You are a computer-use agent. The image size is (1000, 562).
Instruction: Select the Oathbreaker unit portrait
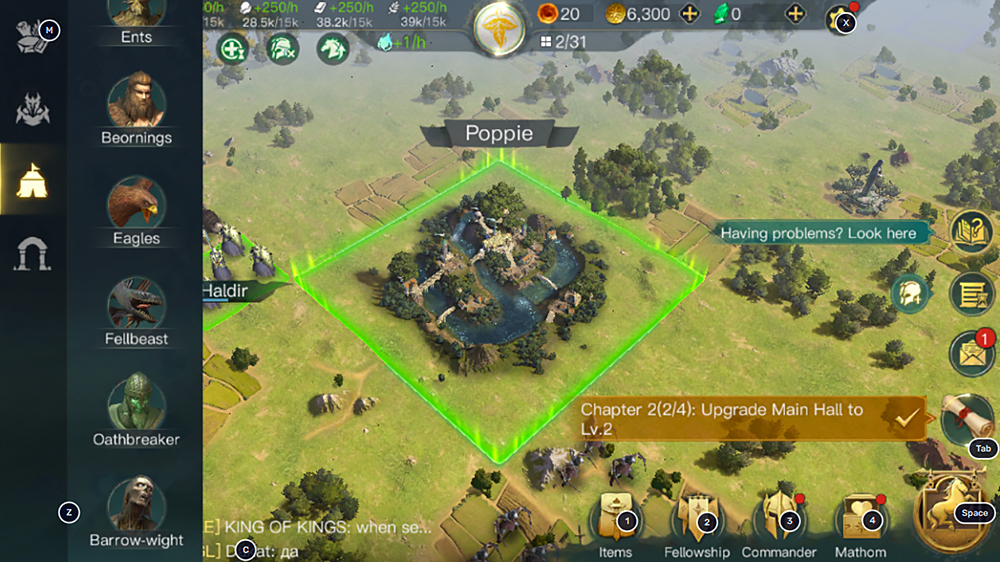click(136, 403)
